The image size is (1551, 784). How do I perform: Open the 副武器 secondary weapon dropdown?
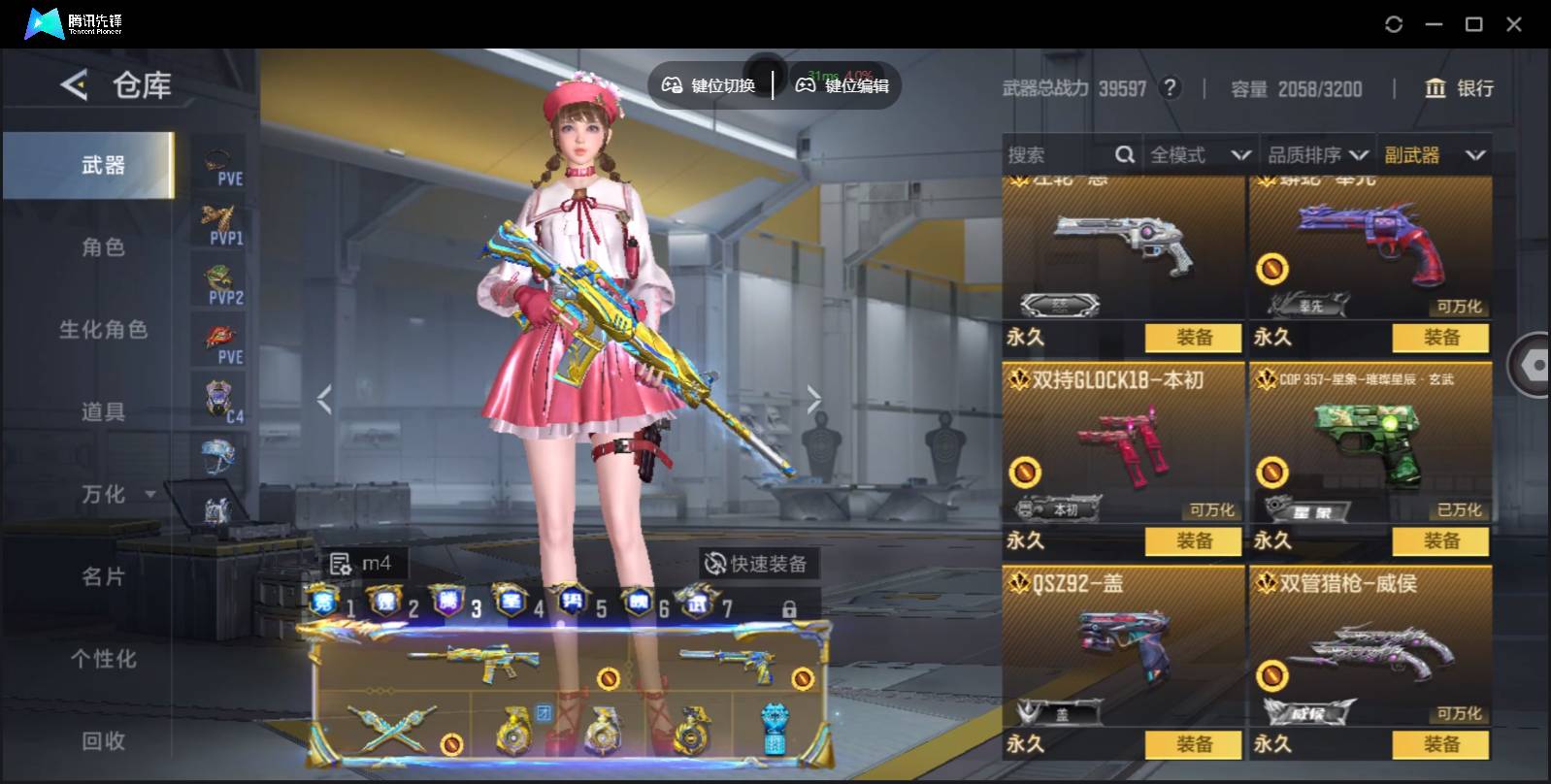pyautogui.click(x=1434, y=155)
